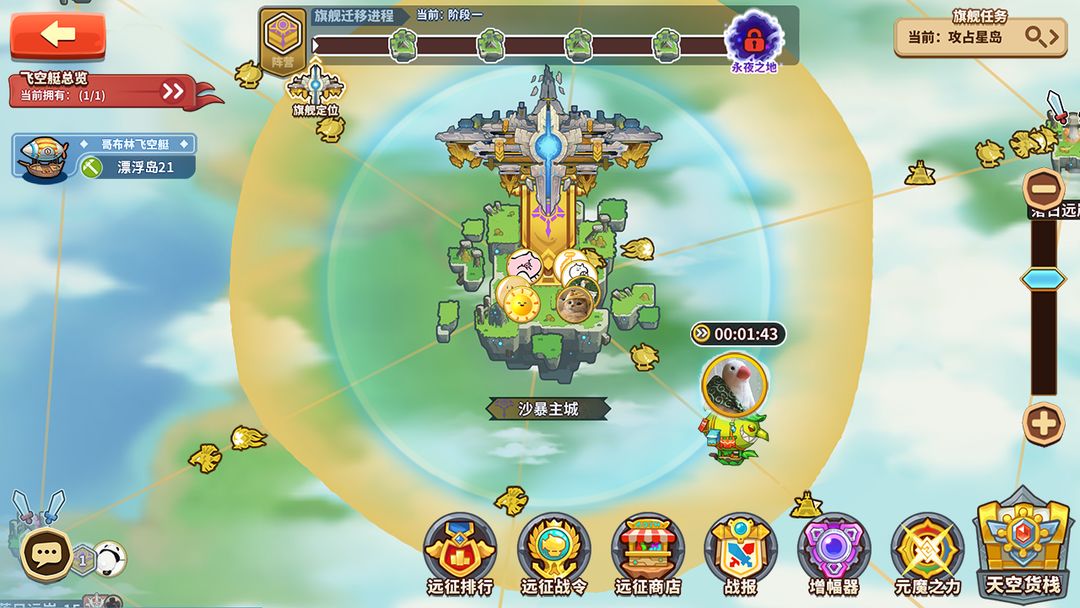The image size is (1080, 608).
Task: View the 战报 battle report
Action: click(740, 555)
